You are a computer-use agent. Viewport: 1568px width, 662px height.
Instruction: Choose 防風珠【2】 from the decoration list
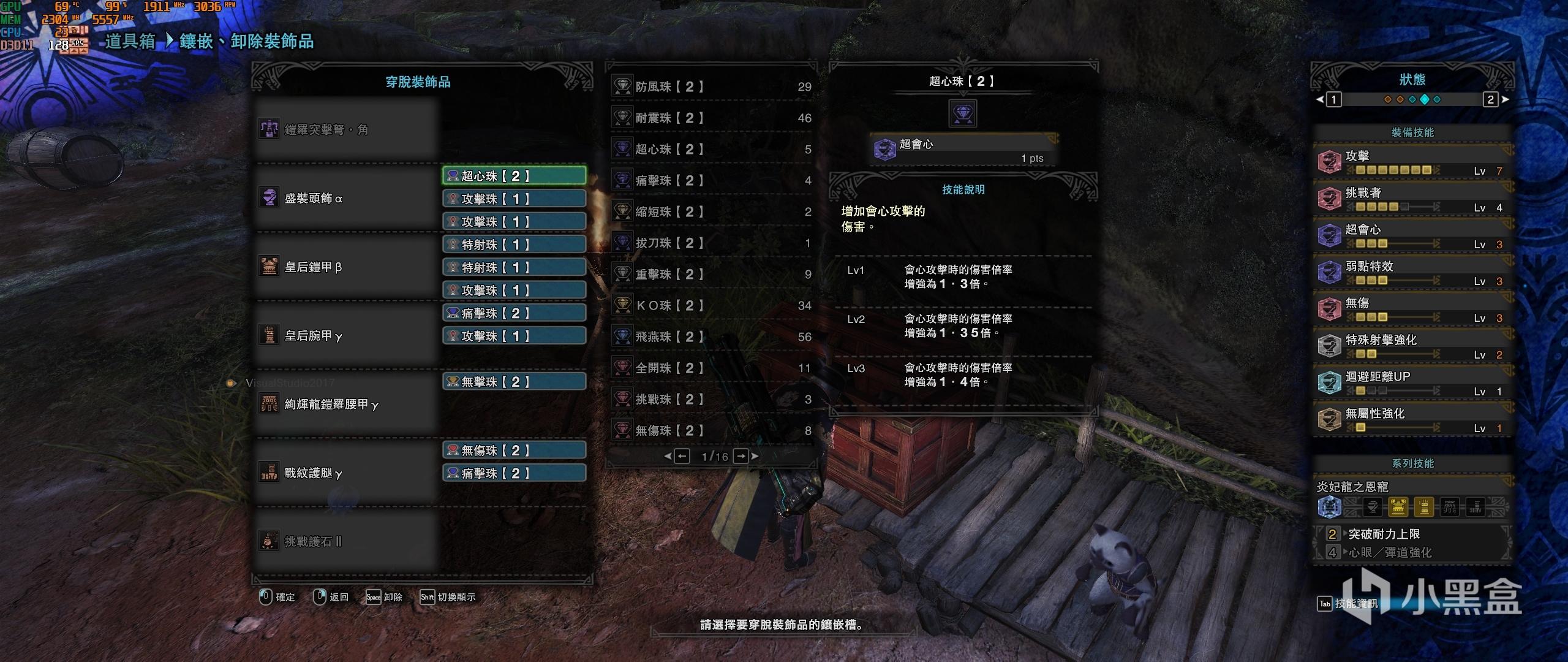tap(712, 87)
